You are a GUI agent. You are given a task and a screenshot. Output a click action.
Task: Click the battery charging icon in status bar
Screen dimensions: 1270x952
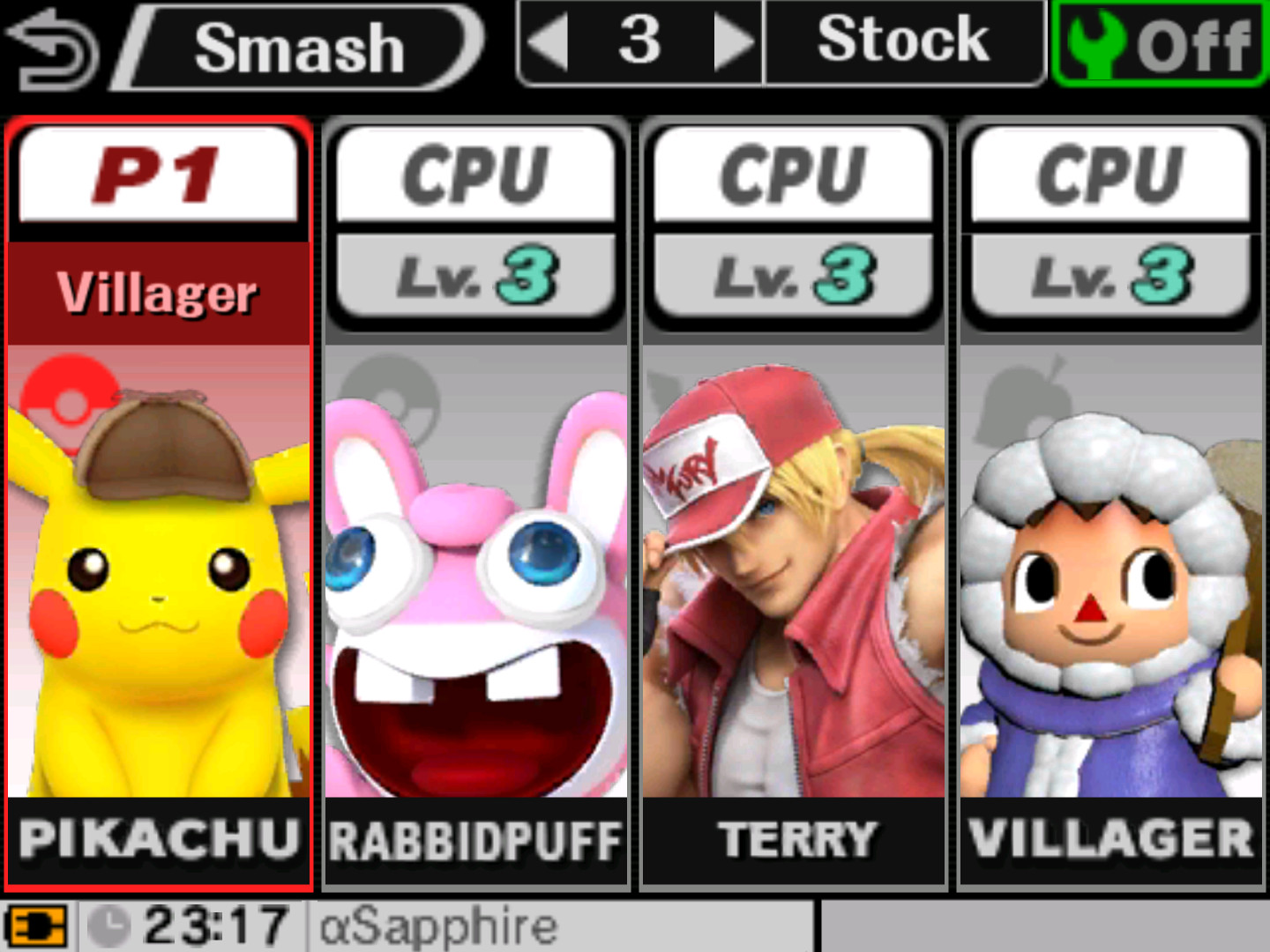(35, 926)
